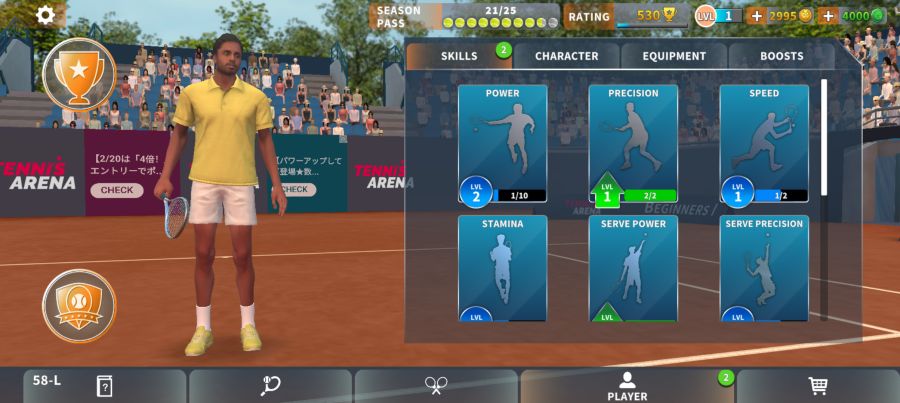Add more gold coins with plus button

click(756, 16)
